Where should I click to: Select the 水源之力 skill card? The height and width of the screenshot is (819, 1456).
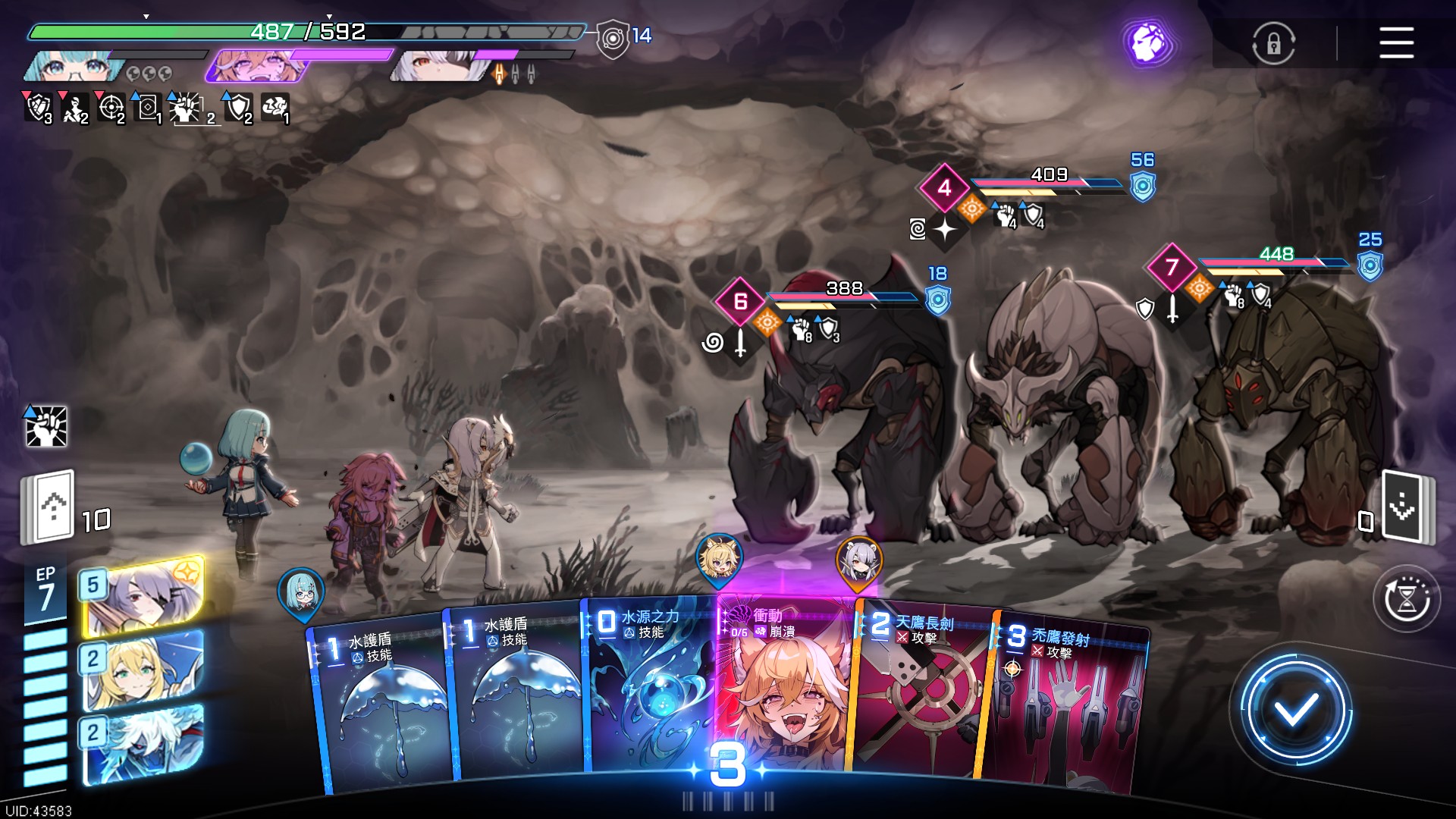pyautogui.click(x=648, y=690)
